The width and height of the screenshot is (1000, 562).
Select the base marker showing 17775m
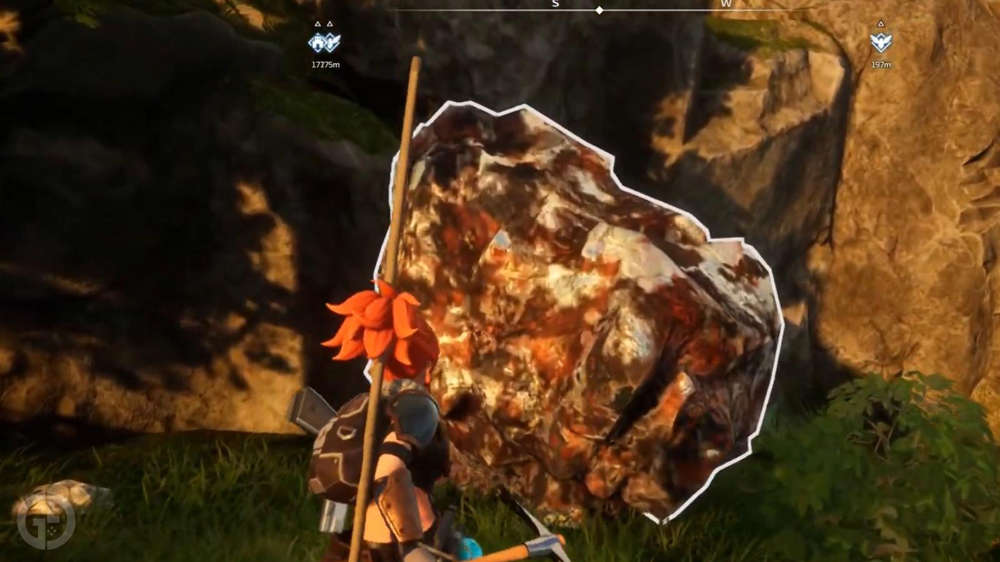pos(325,42)
